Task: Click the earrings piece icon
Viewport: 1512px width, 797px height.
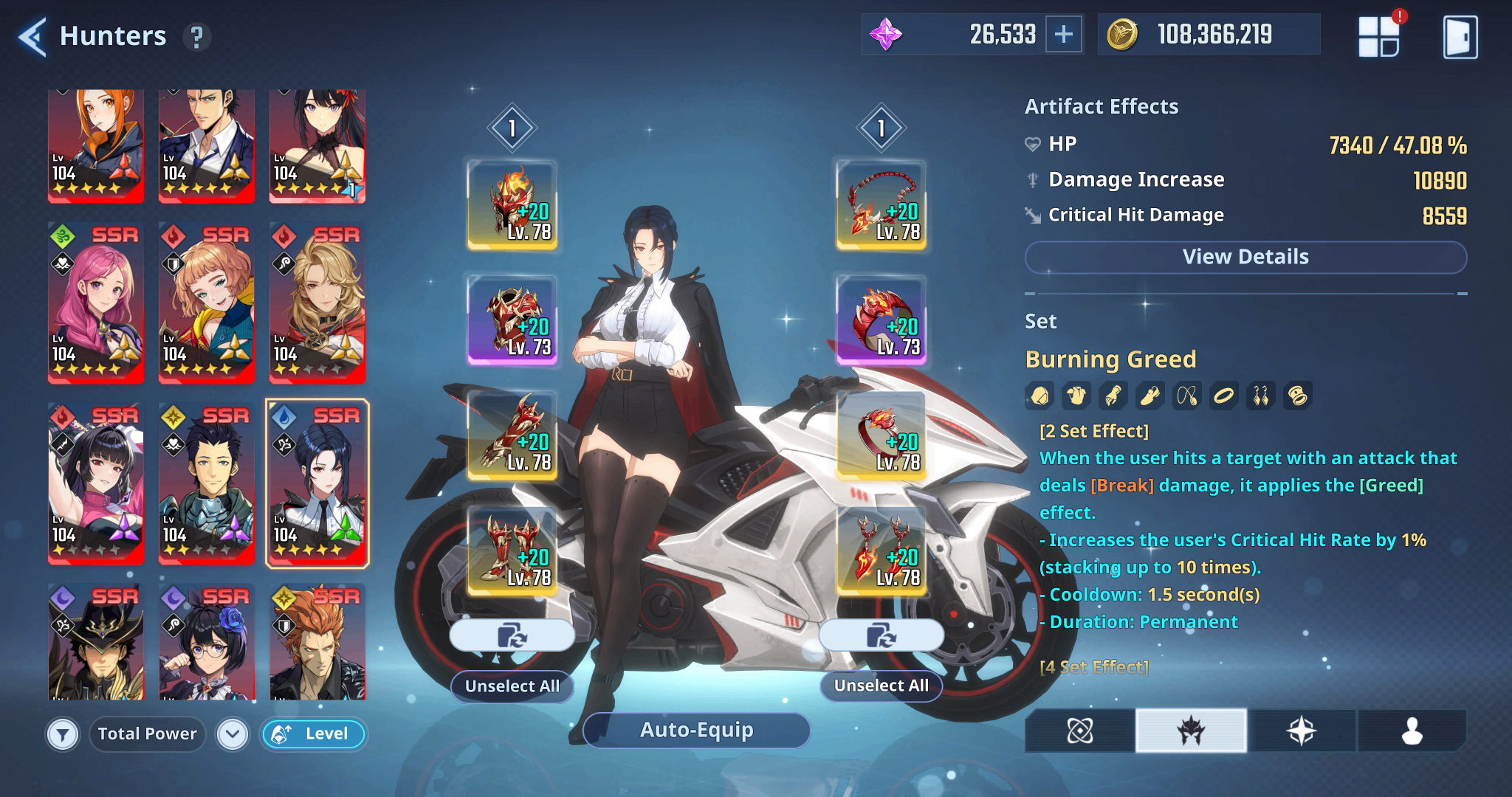Action: (1261, 395)
